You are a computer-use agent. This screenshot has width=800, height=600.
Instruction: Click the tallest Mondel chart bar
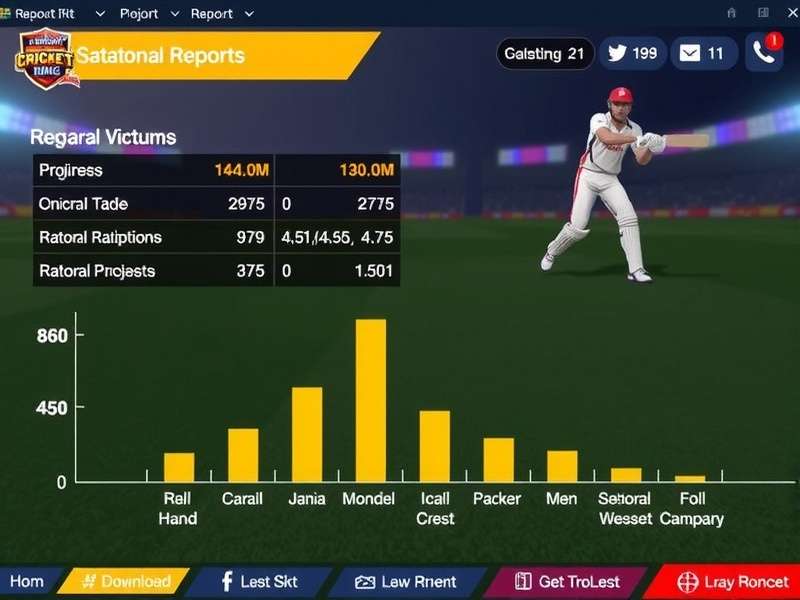tap(371, 400)
